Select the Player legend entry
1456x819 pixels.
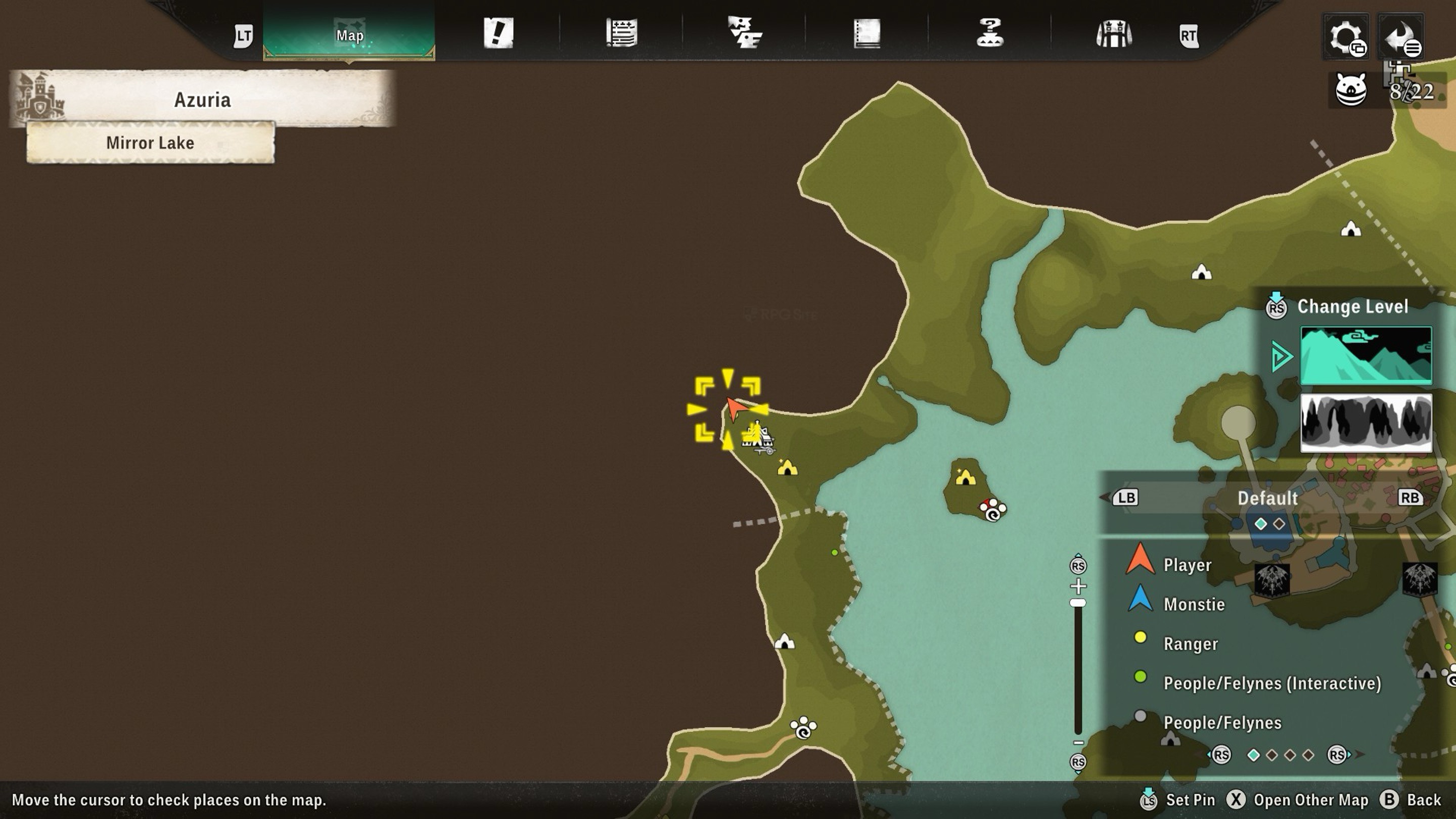1187,565
